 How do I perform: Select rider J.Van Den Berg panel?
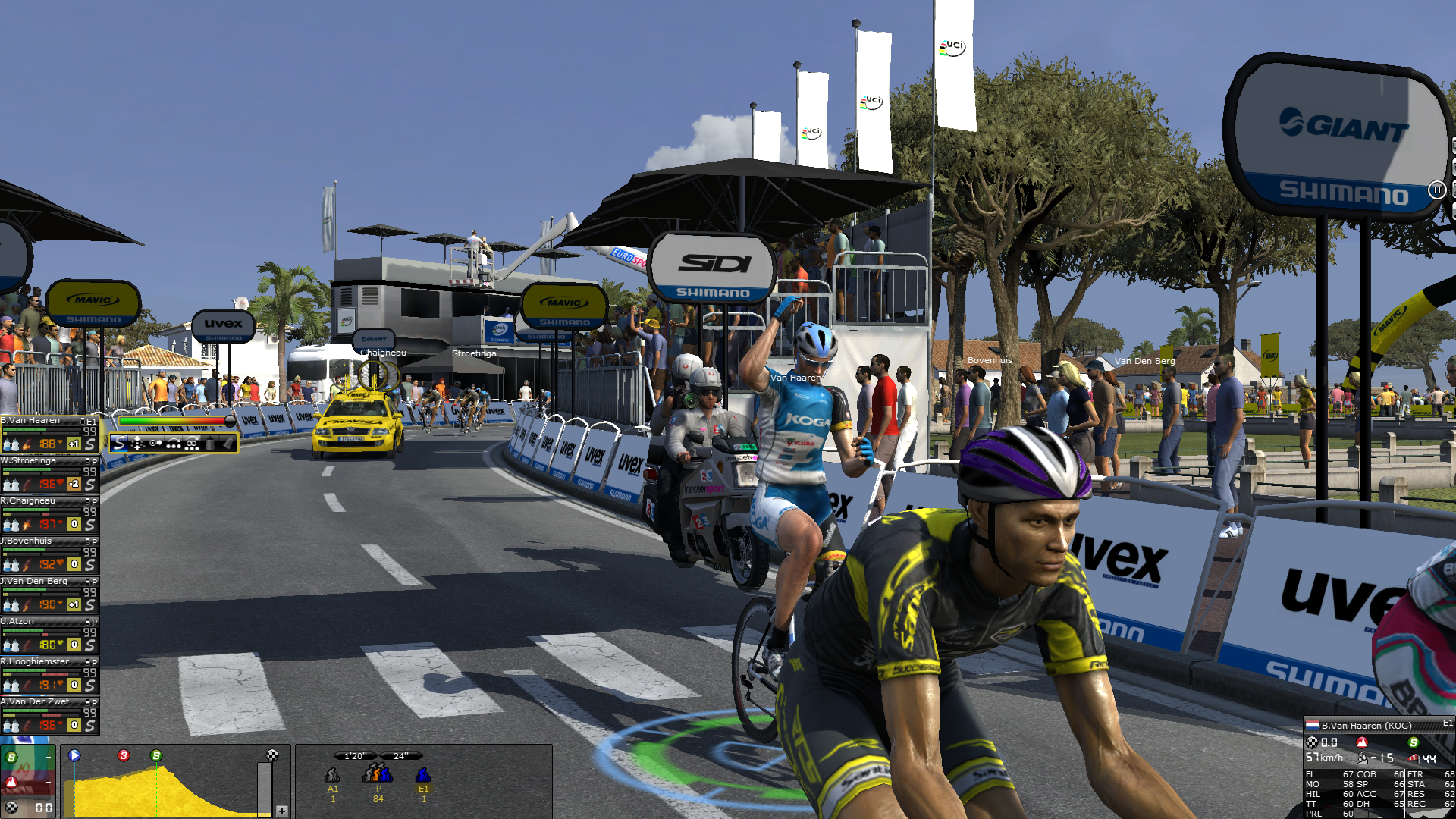pyautogui.click(x=36, y=582)
